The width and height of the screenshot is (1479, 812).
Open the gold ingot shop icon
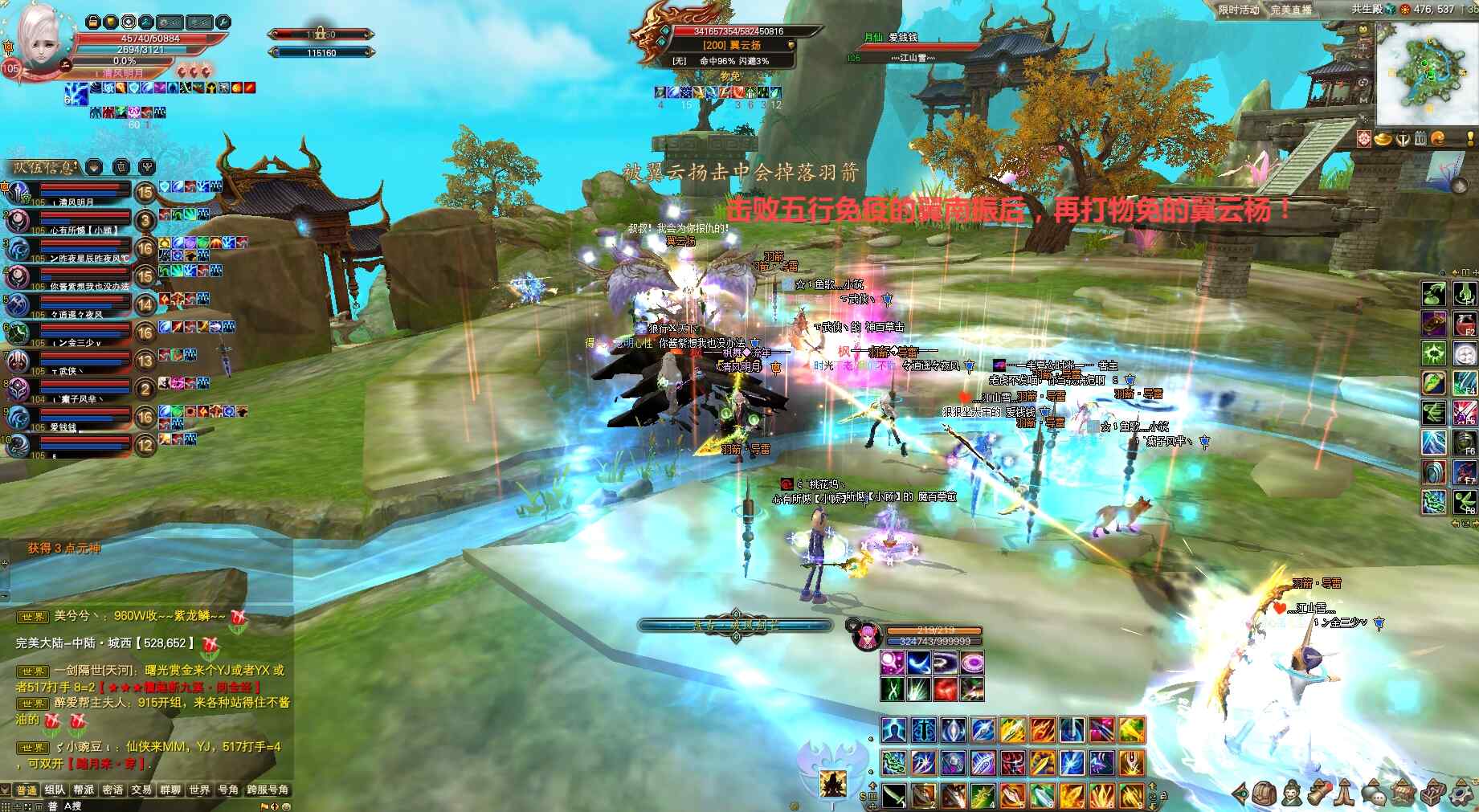[x=1383, y=139]
